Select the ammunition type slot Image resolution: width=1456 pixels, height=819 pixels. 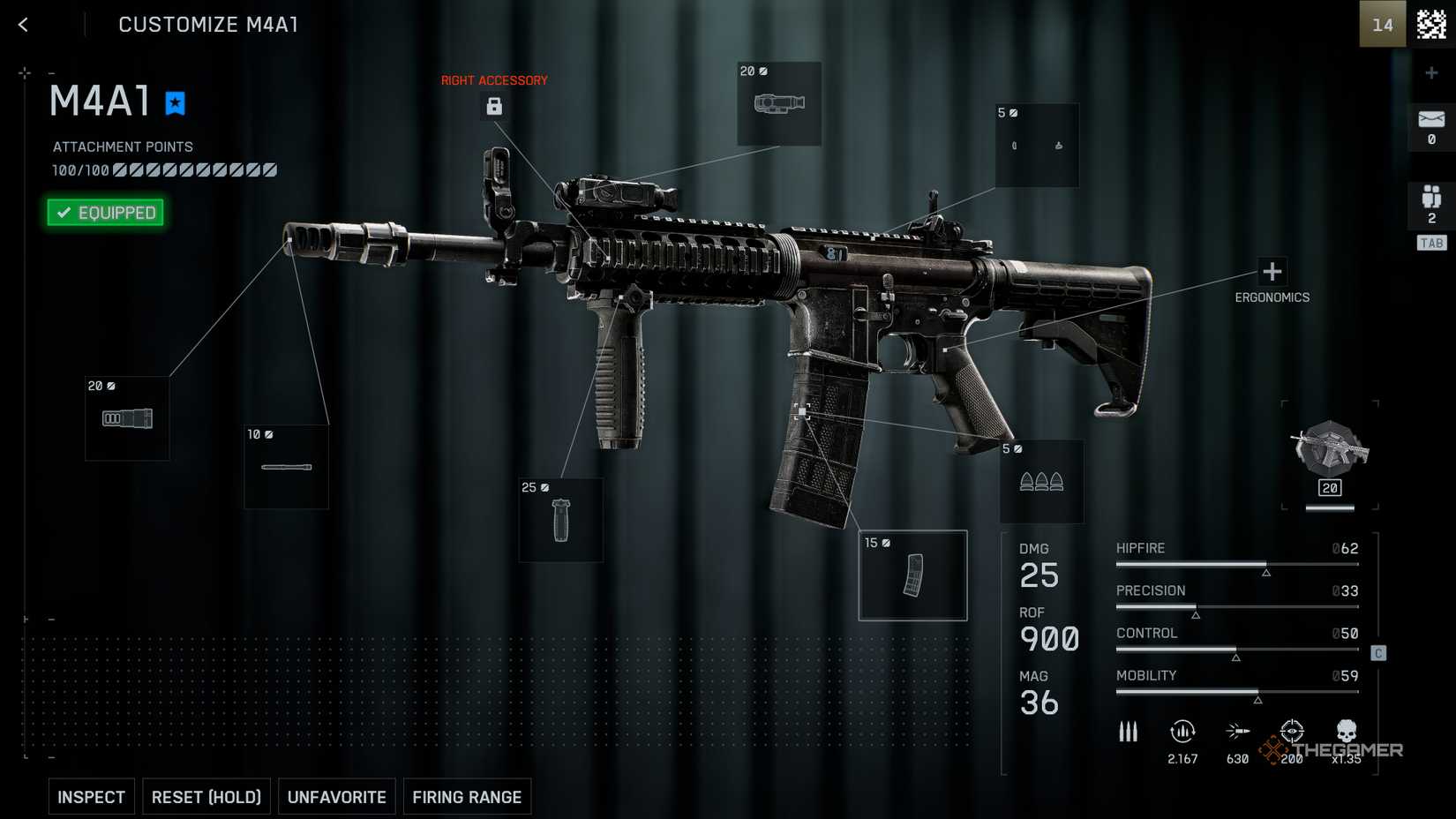click(1041, 482)
